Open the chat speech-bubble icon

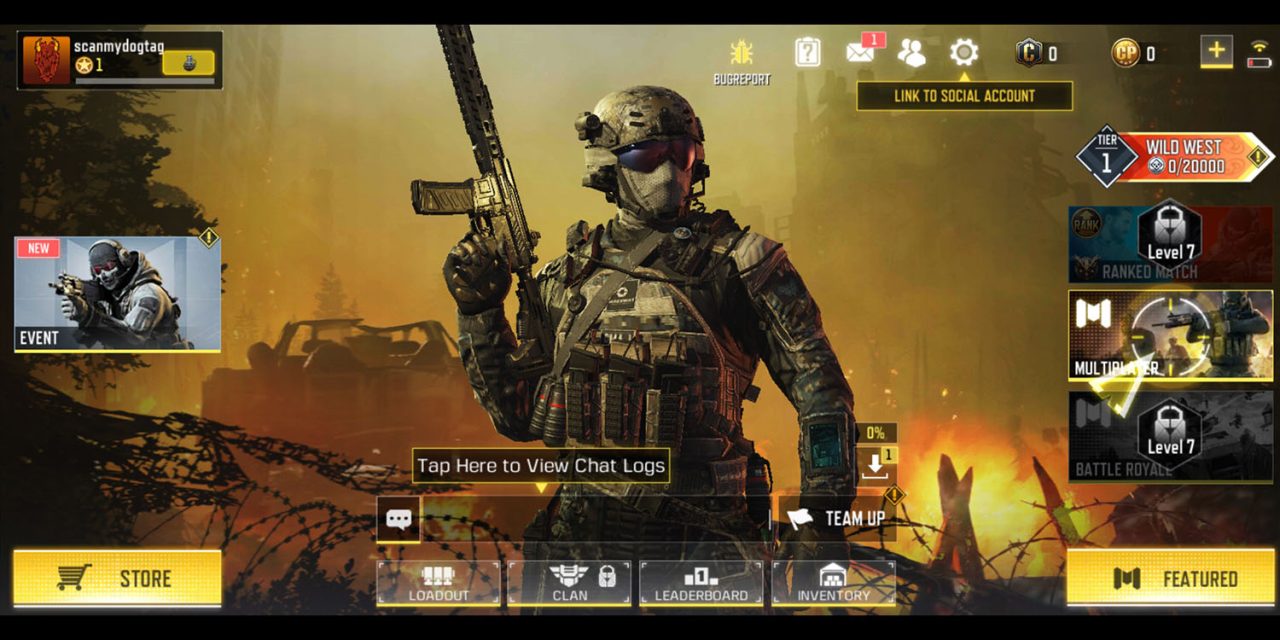[398, 519]
